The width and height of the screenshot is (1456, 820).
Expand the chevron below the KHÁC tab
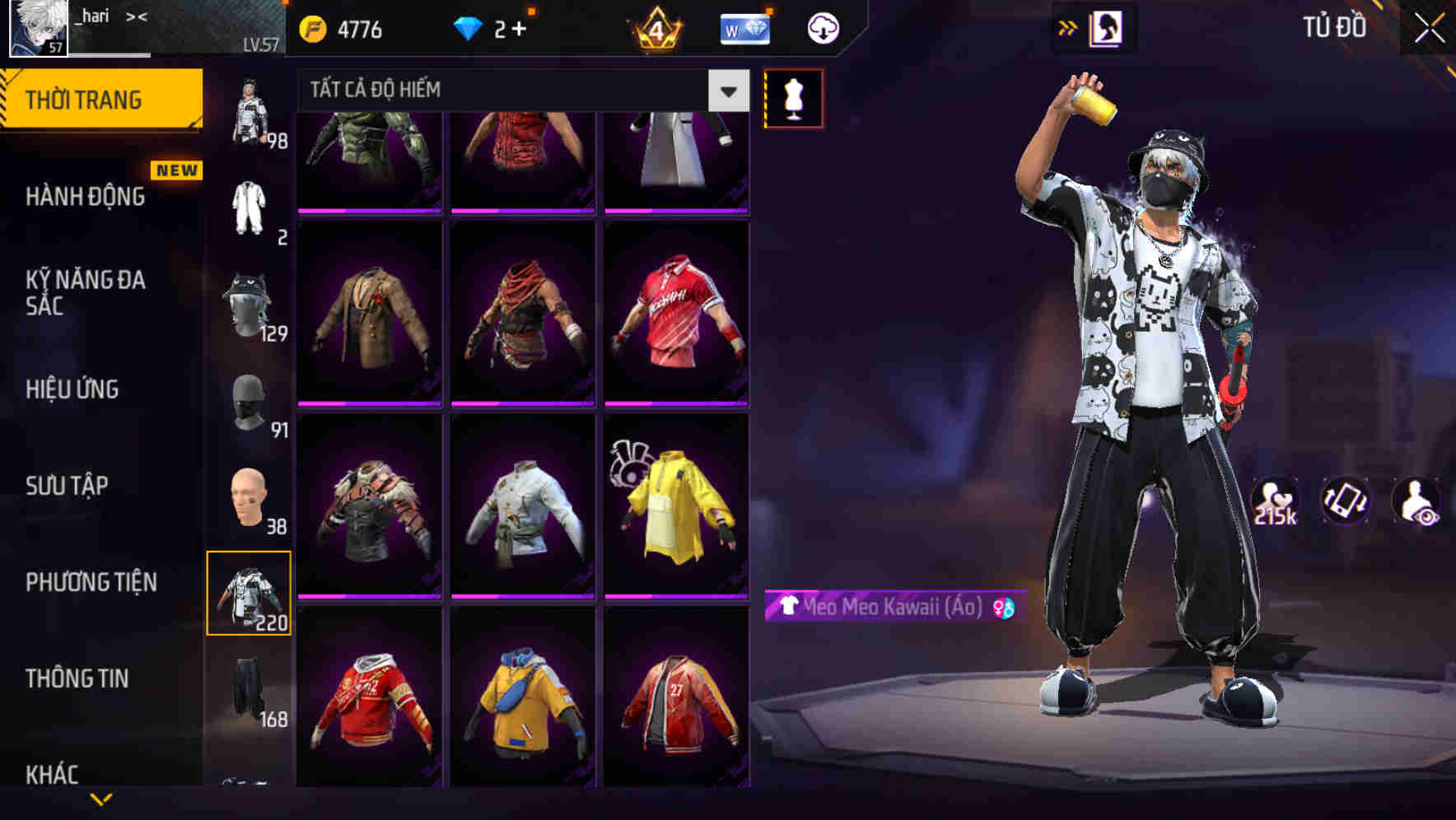click(103, 800)
